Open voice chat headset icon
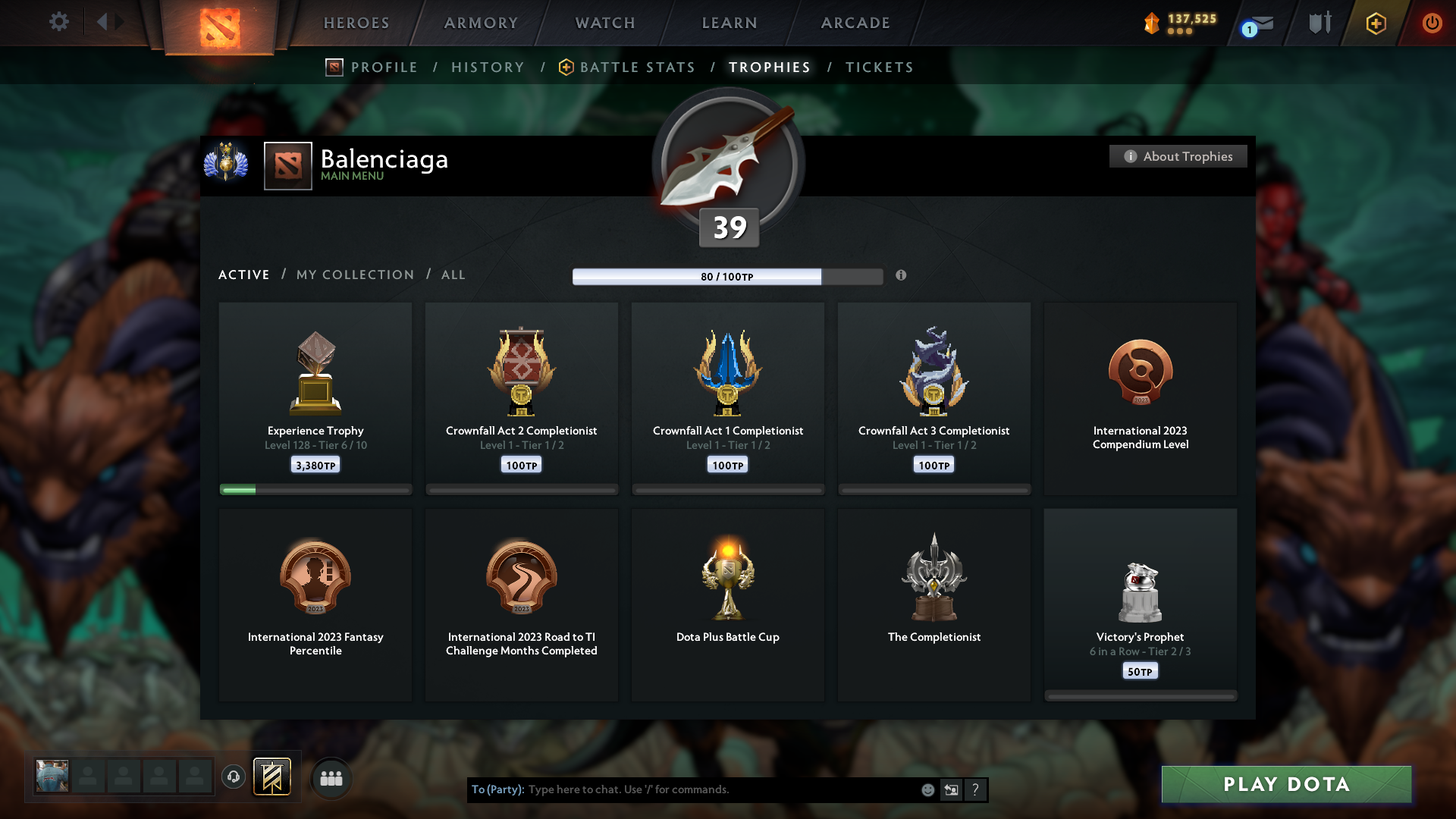This screenshot has height=819, width=1456. [x=234, y=777]
